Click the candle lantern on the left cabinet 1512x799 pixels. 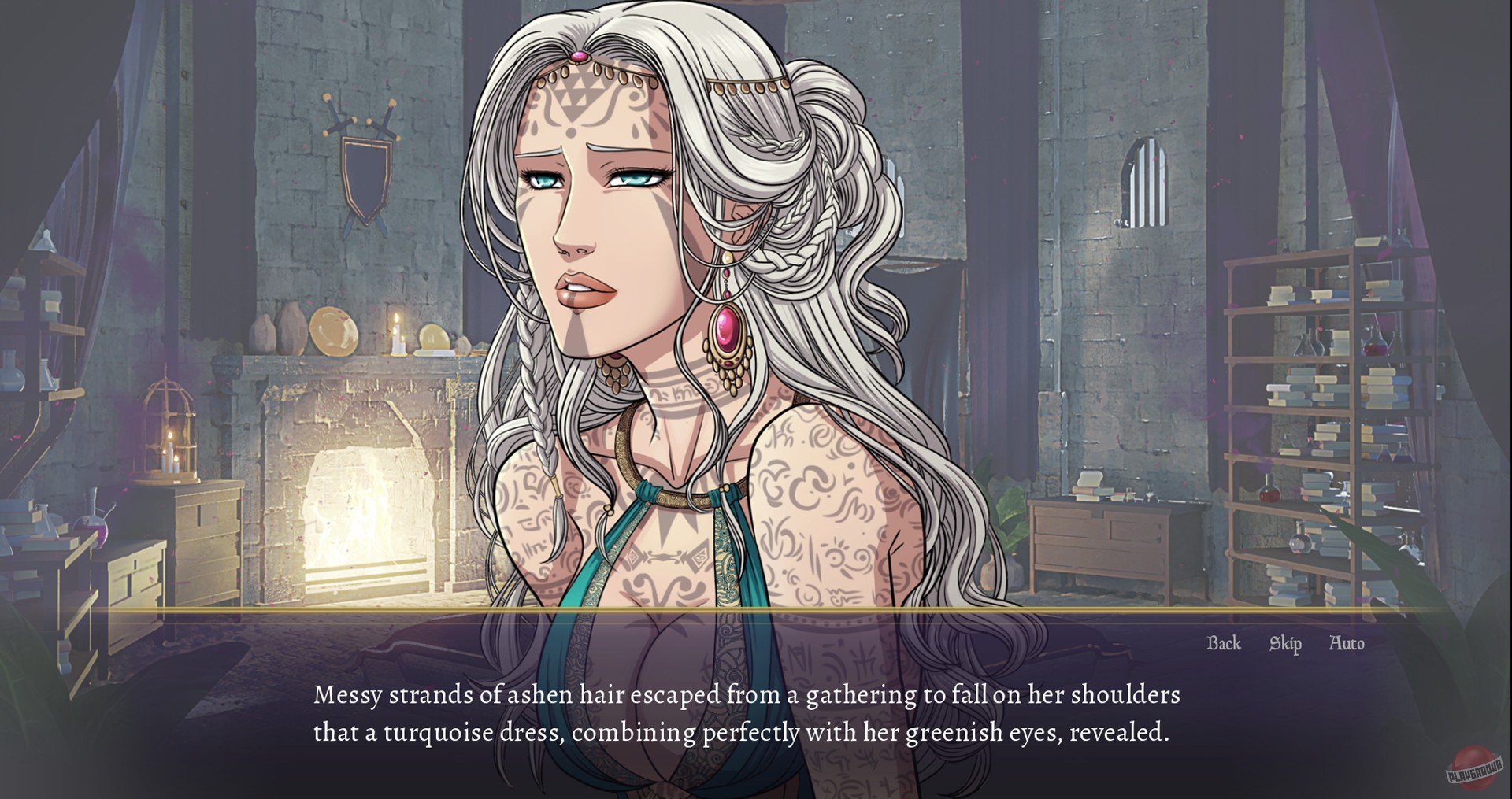pos(169,433)
